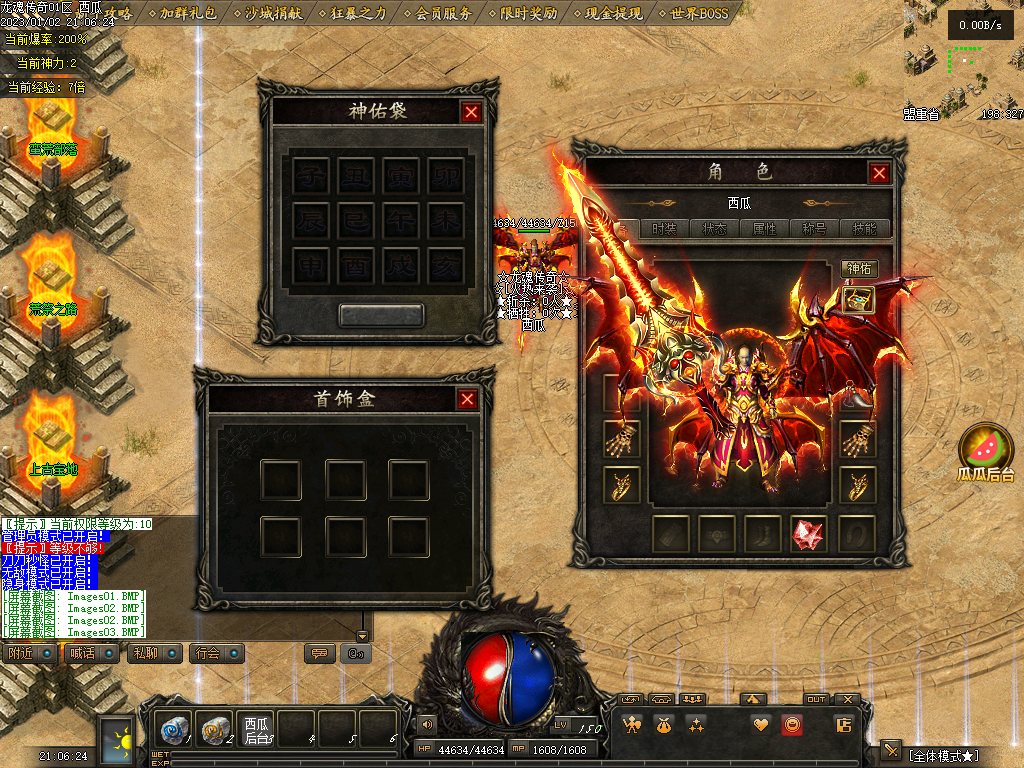Close the 神佑袋 window
Viewport: 1024px width, 768px height.
tap(471, 112)
